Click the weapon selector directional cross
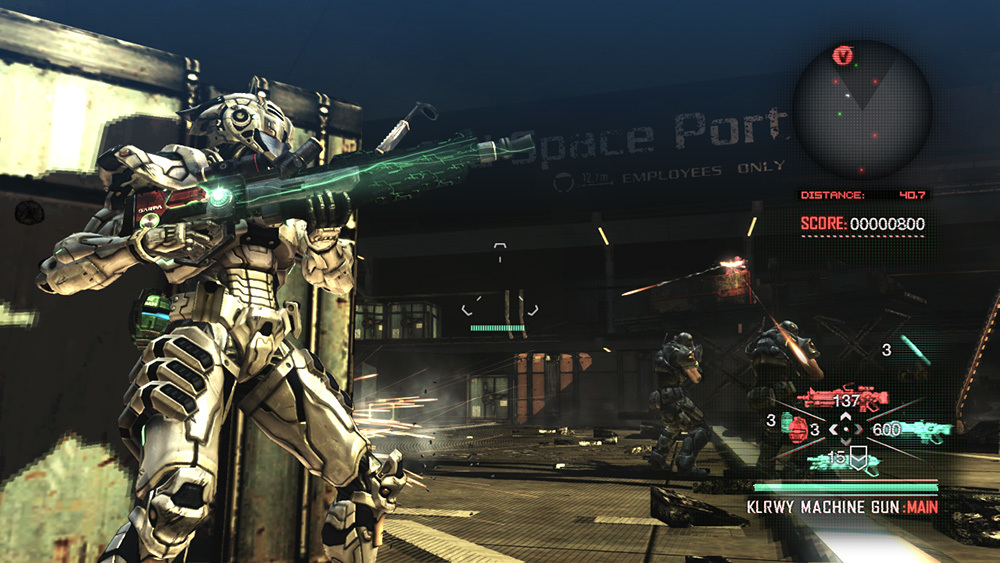This screenshot has height=563, width=1000. pos(845,430)
